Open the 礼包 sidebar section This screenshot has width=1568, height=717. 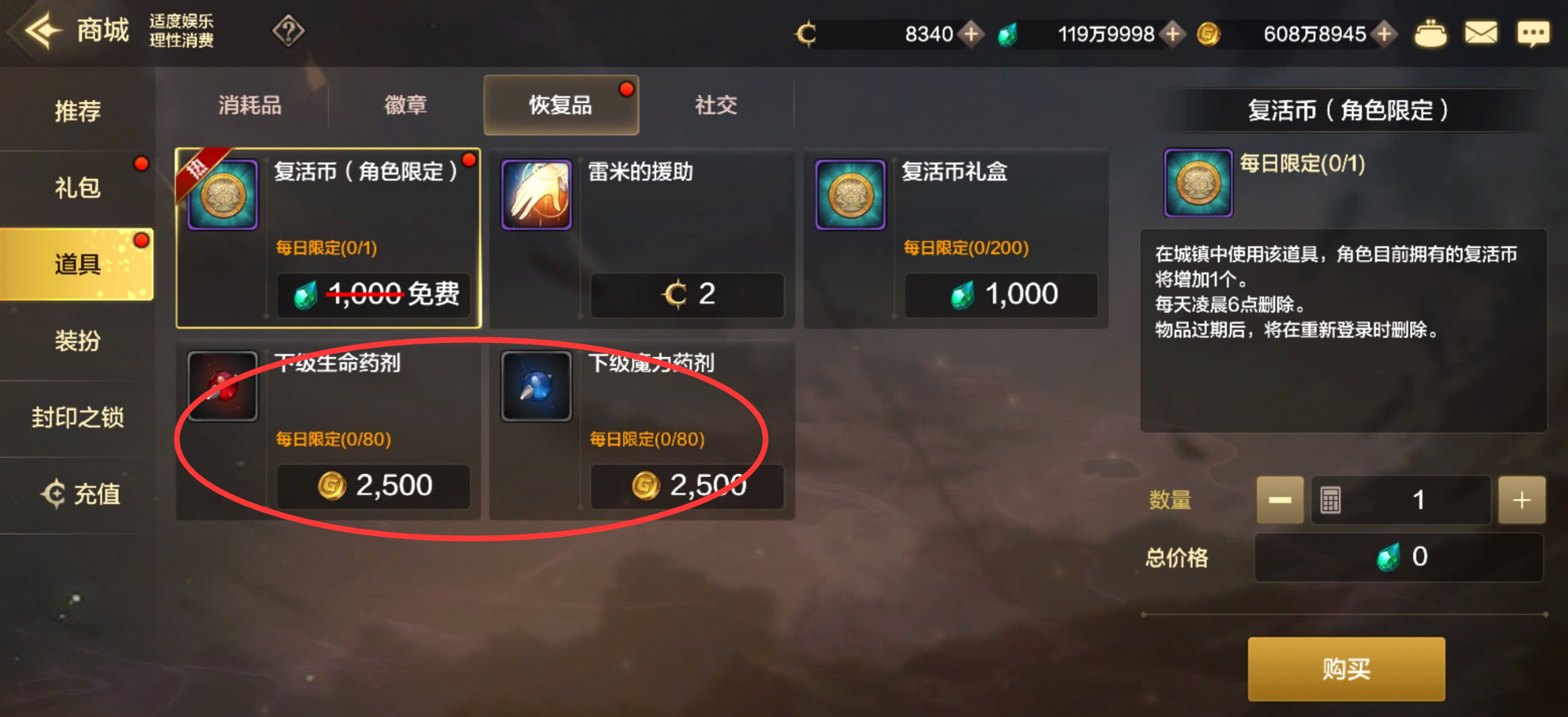tap(77, 187)
